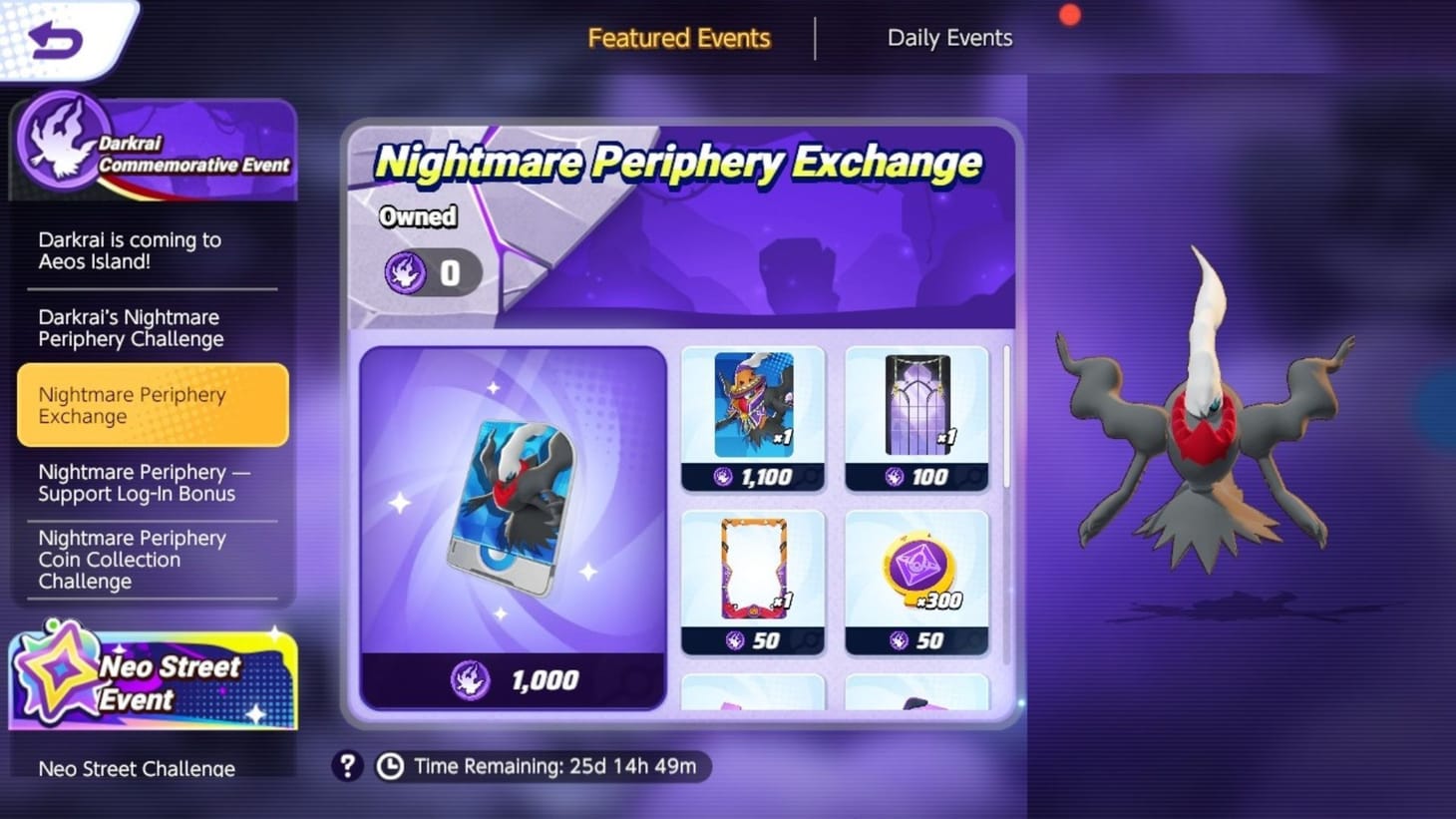1456x819 pixels.
Task: Select the Nightmare Periphery Exchange menu entry
Action: tap(152, 405)
